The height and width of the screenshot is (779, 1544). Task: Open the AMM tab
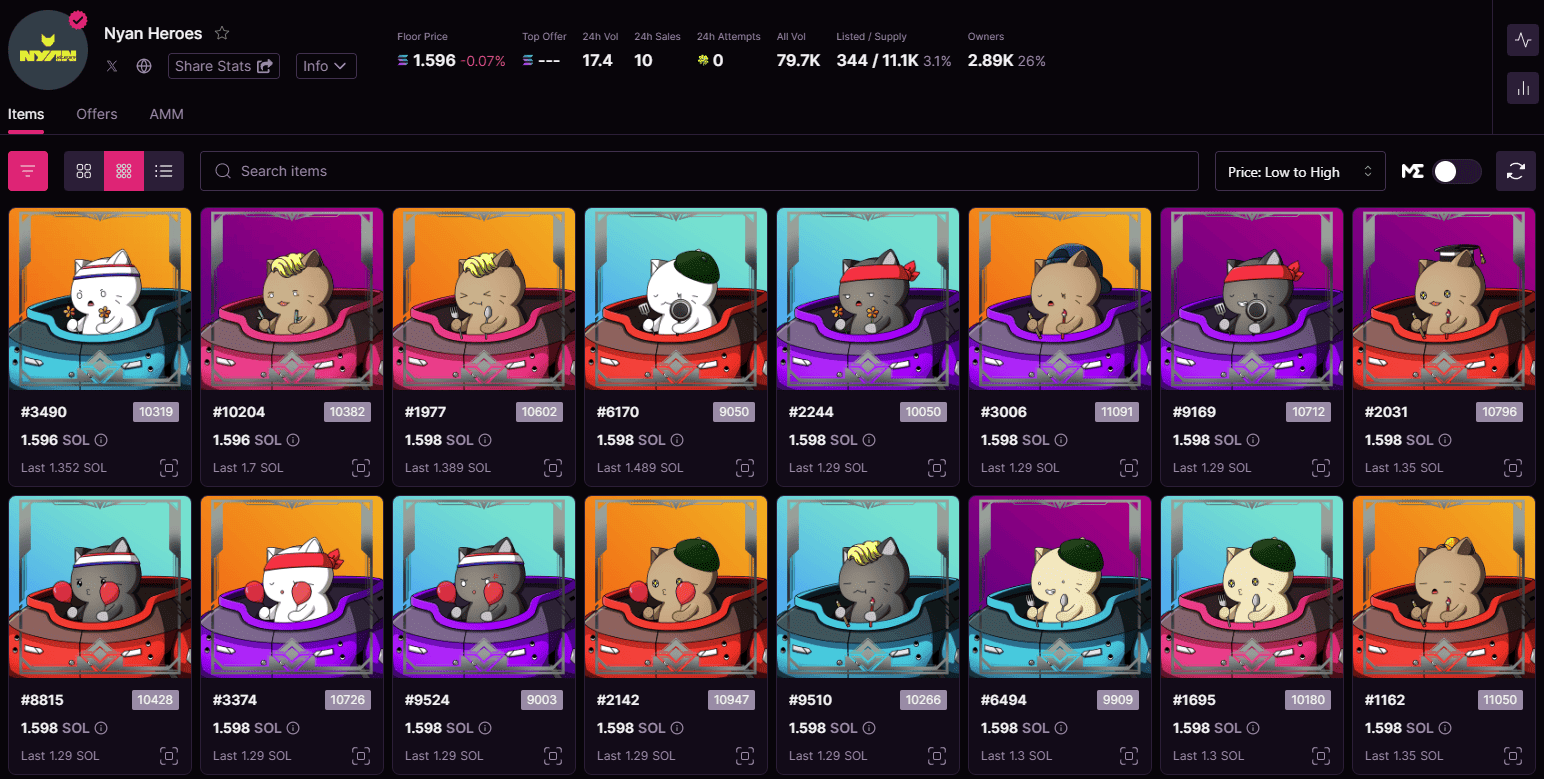(166, 114)
